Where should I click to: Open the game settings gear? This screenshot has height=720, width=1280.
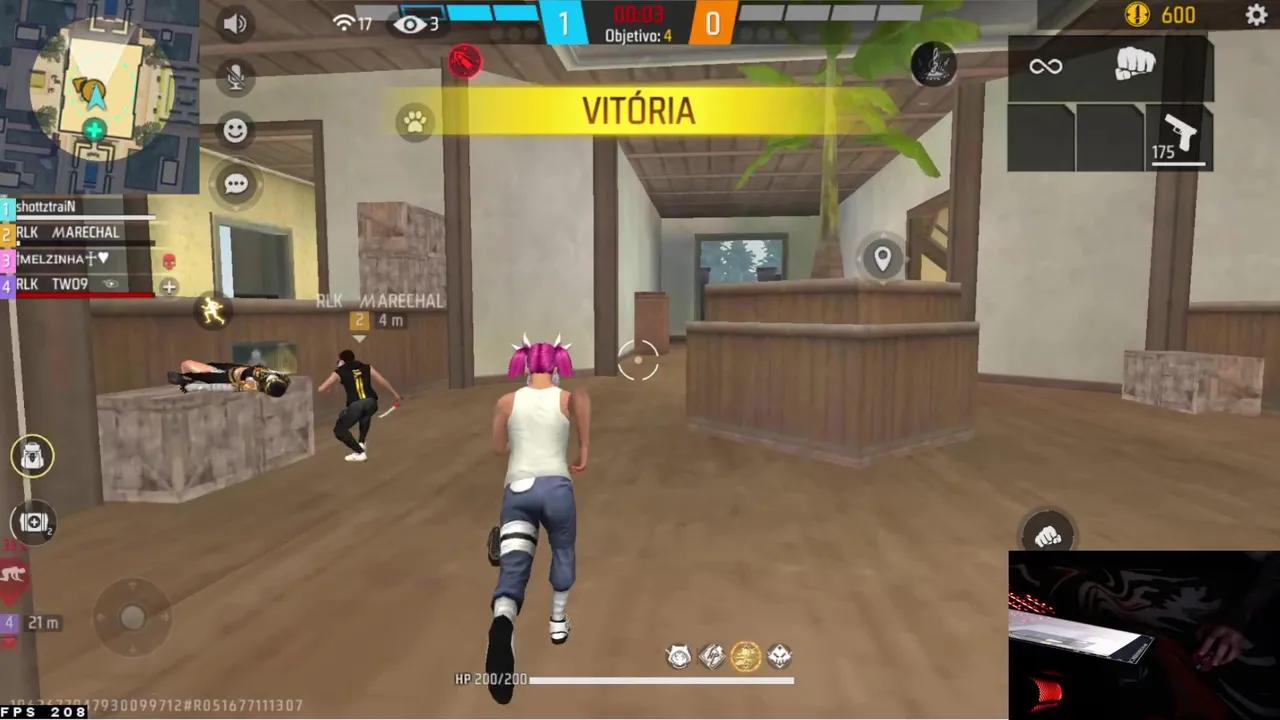point(1256,16)
